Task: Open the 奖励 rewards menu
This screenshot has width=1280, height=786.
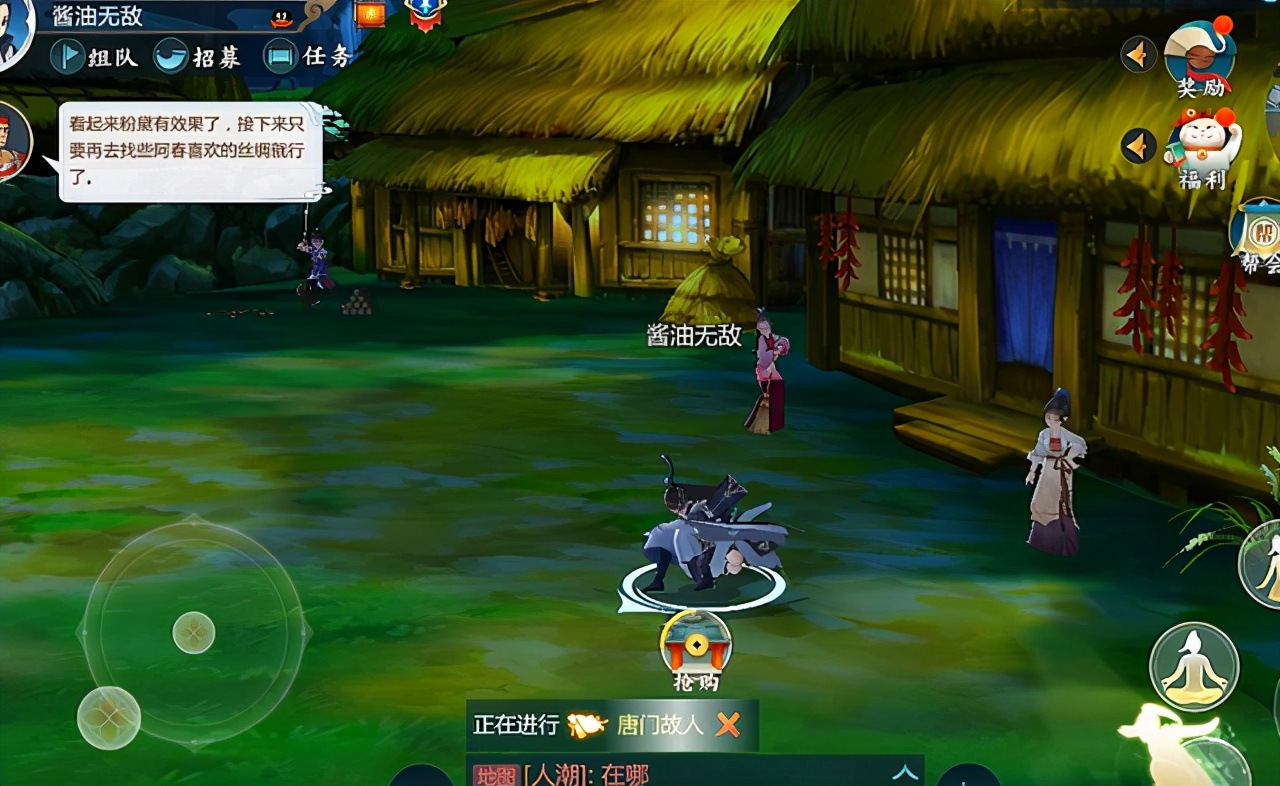Action: click(x=1200, y=58)
